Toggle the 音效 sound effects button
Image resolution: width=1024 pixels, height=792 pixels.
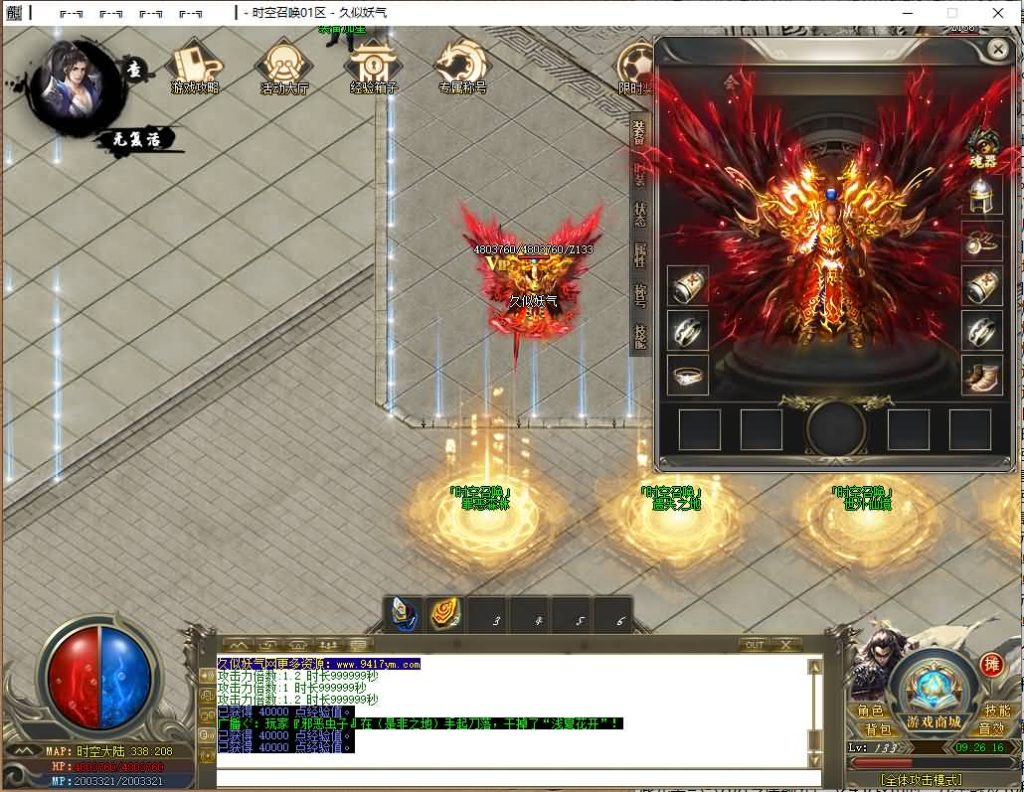coord(991,730)
